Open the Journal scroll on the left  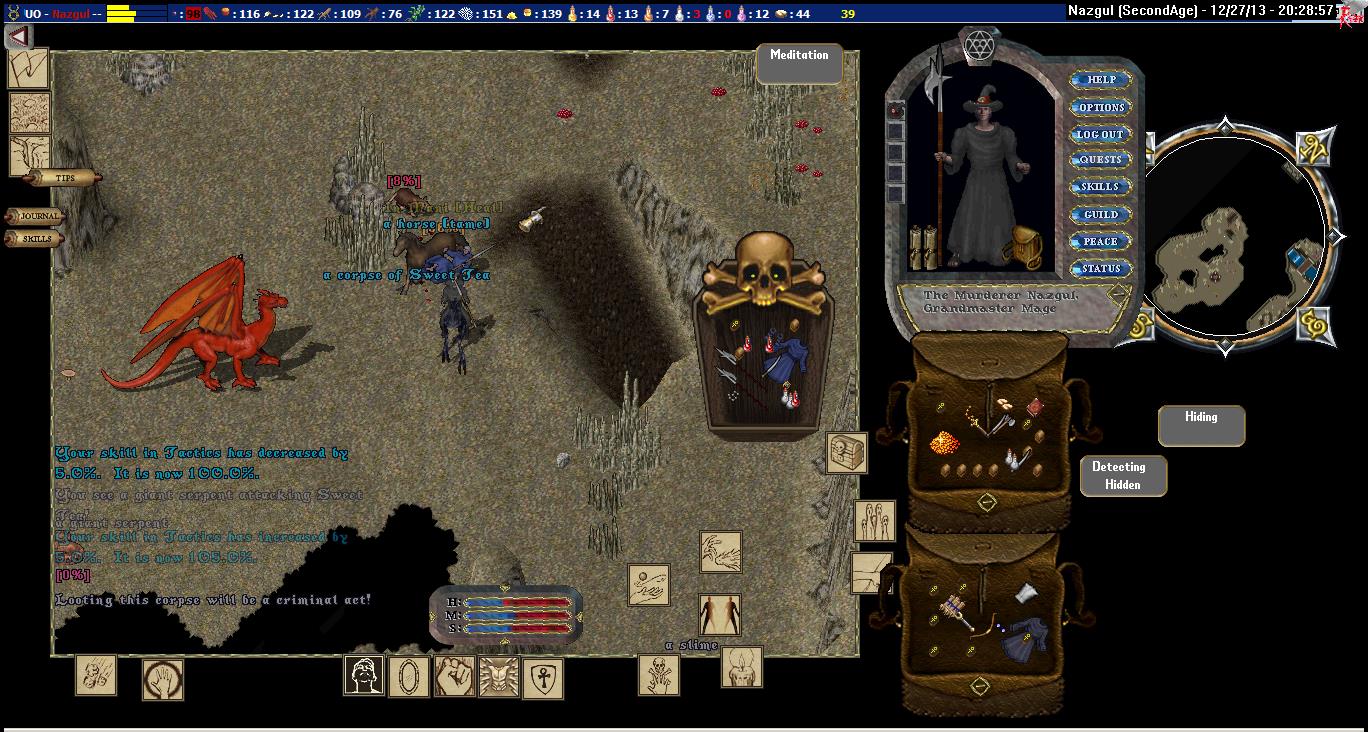tap(38, 216)
